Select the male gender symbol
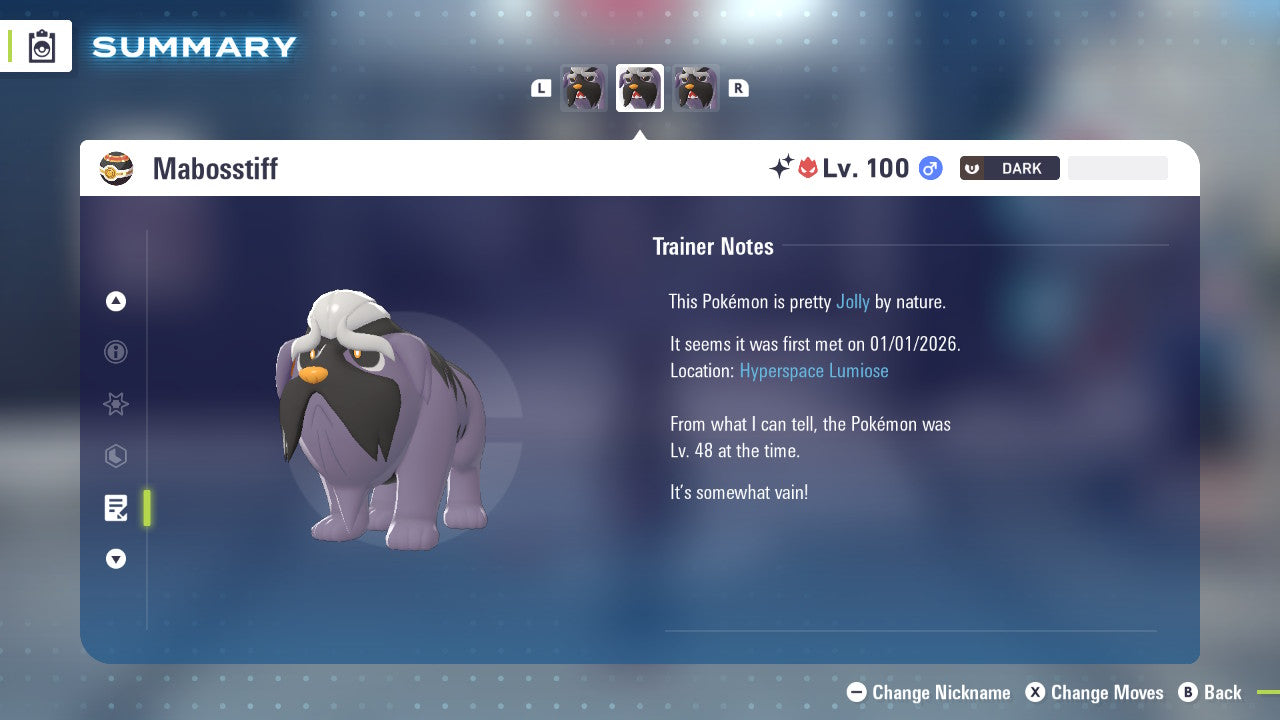The width and height of the screenshot is (1280, 720). (x=930, y=168)
